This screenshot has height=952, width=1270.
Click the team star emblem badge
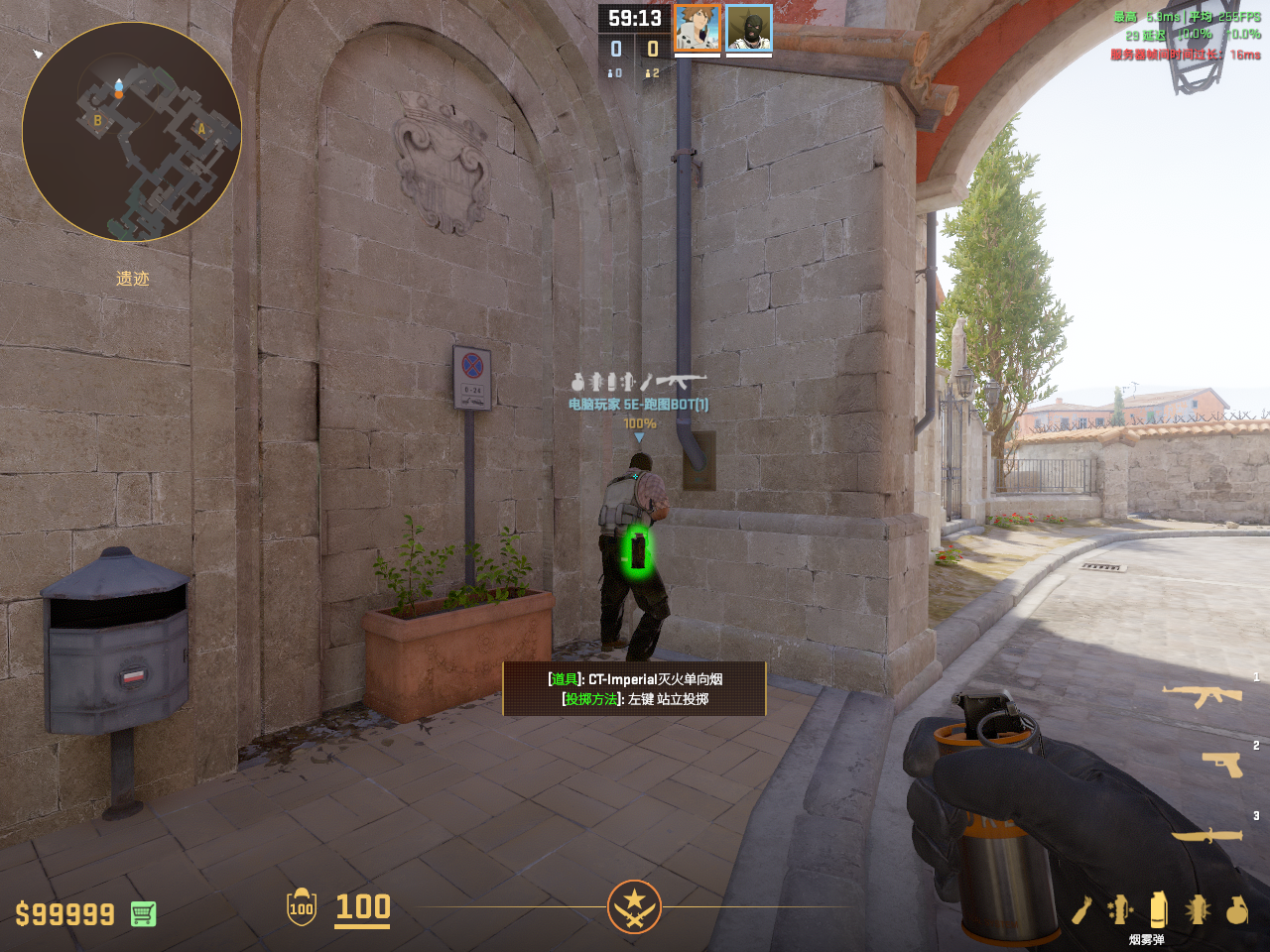click(x=634, y=906)
